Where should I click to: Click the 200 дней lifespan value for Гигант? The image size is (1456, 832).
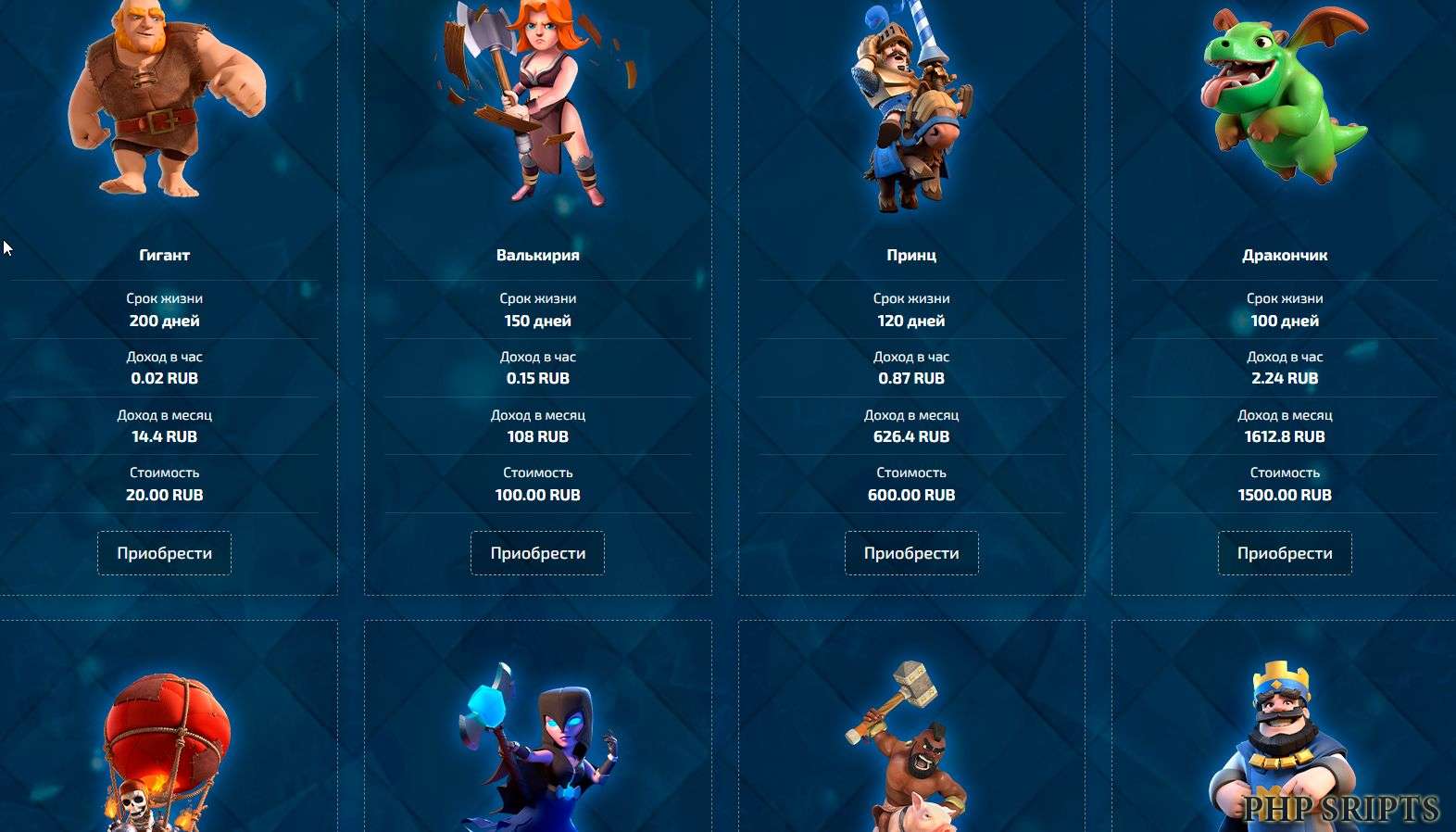coord(164,321)
